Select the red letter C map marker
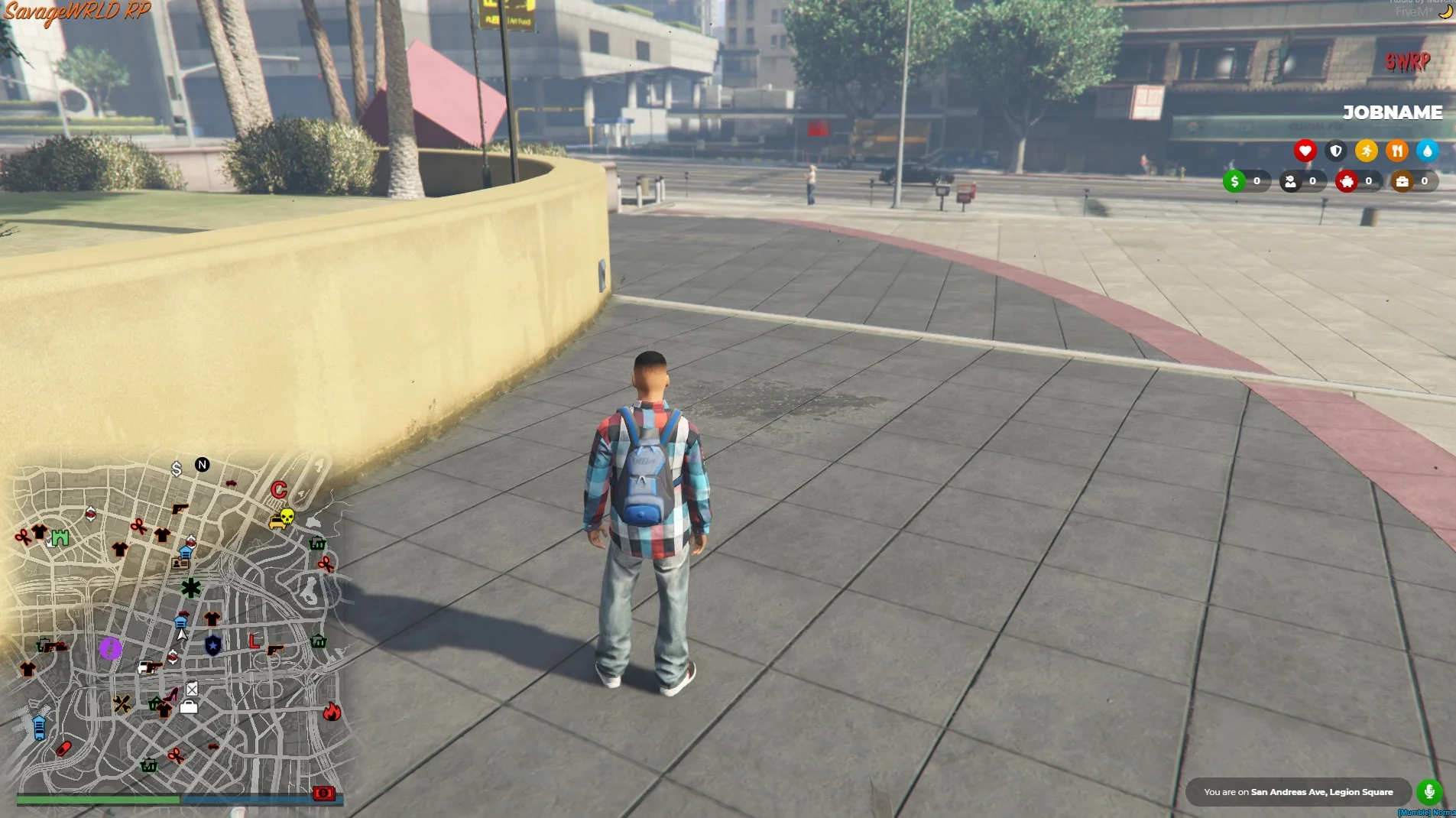1456x818 pixels. point(278,490)
